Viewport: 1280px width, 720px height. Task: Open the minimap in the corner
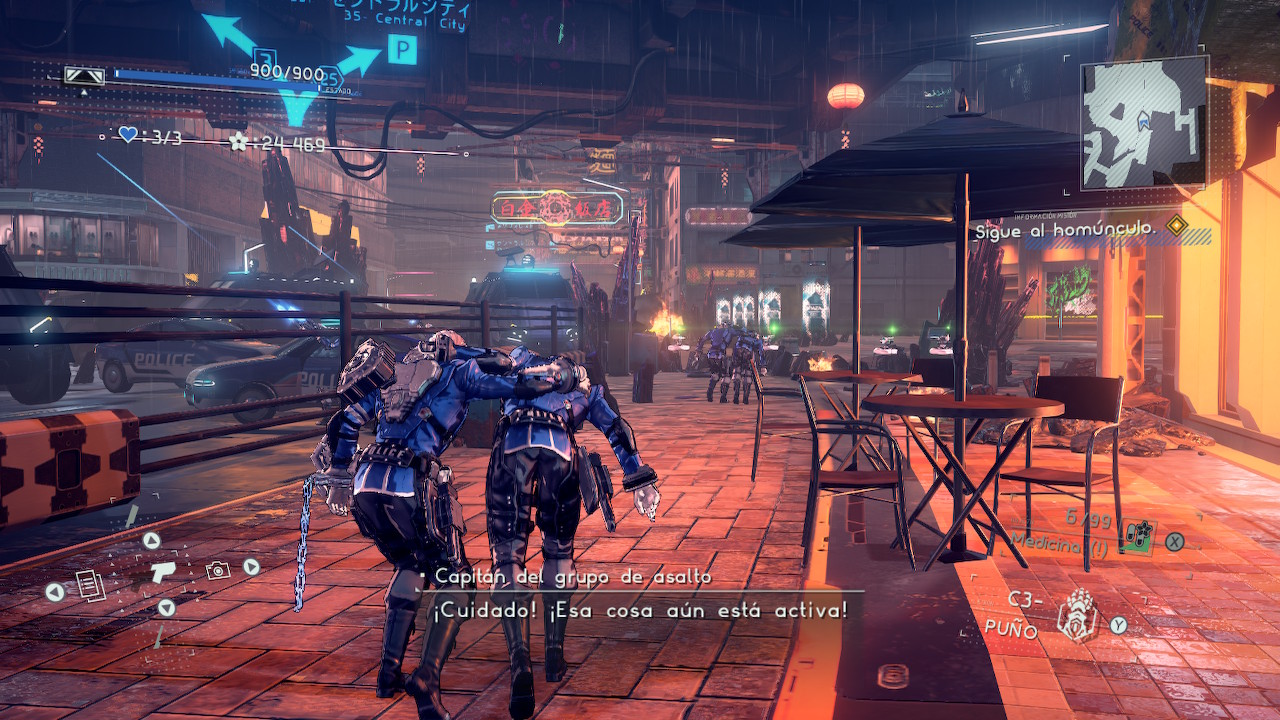(1144, 122)
